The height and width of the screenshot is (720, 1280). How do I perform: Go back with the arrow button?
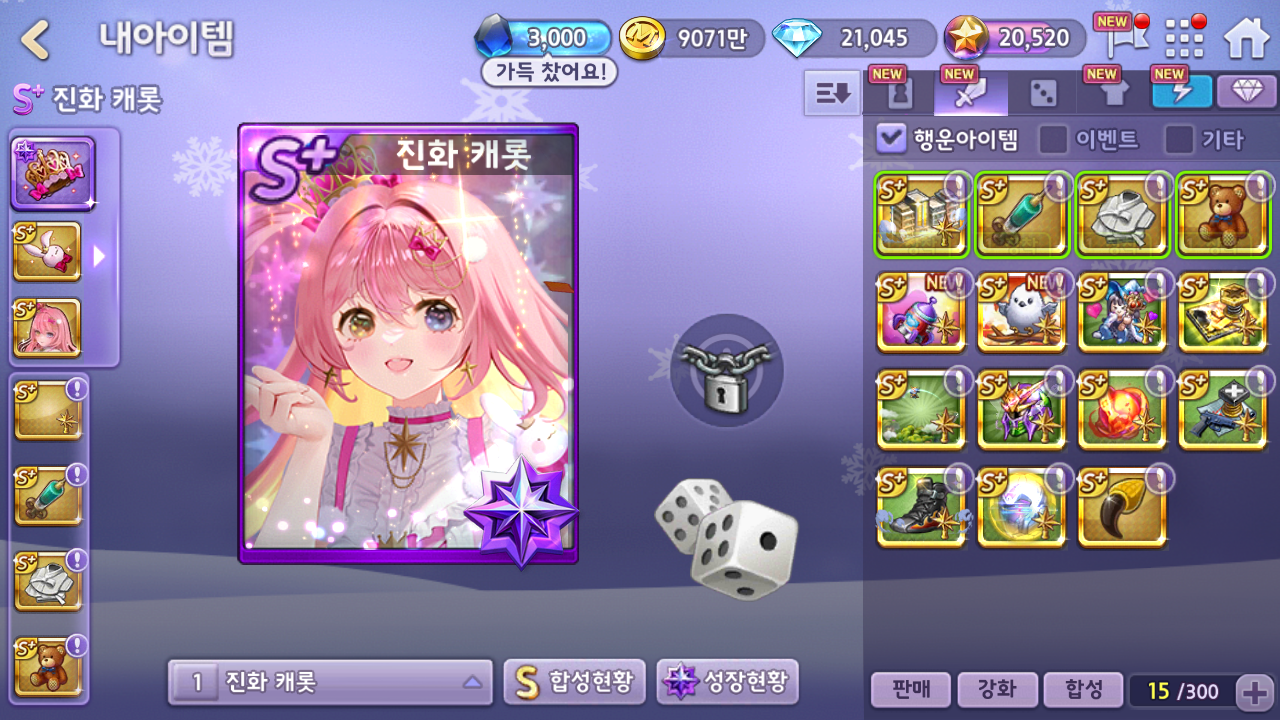click(36, 40)
